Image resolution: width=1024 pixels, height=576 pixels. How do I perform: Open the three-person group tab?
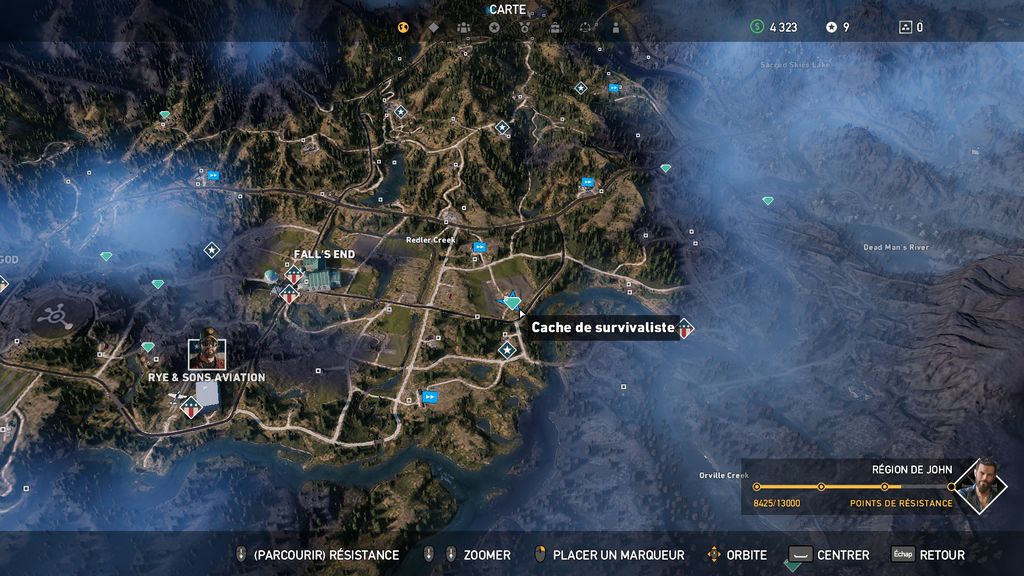click(x=464, y=28)
